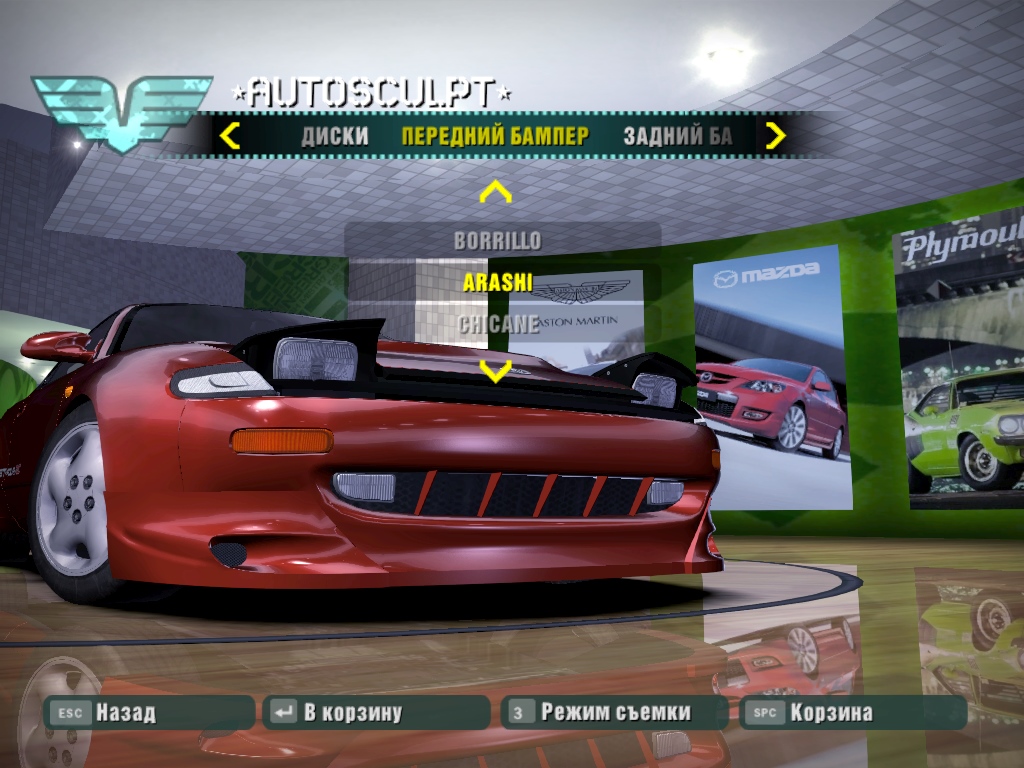Switch to the ДИСКИ category tab
The image size is (1024, 768).
pos(335,136)
